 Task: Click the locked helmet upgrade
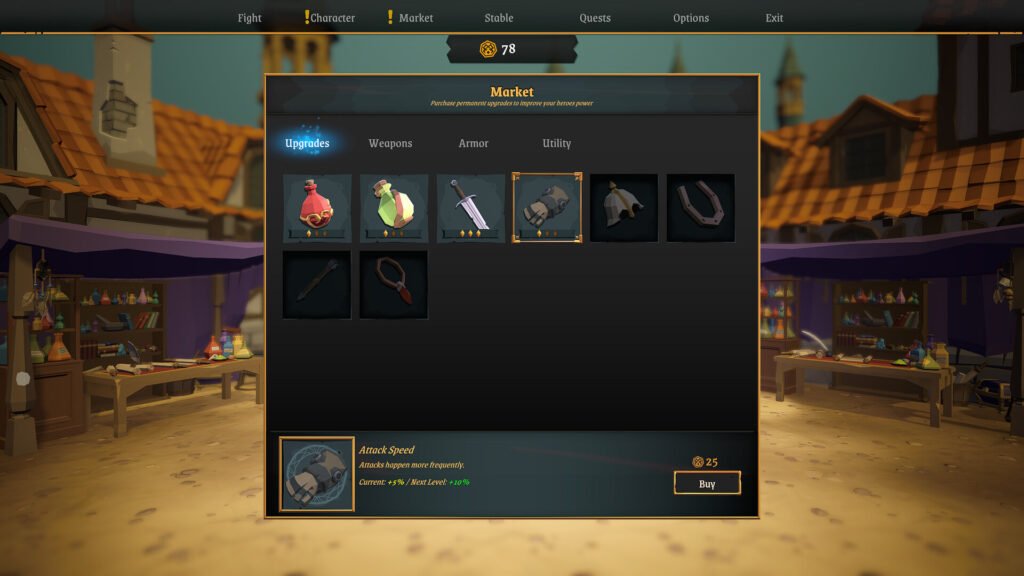pos(624,208)
